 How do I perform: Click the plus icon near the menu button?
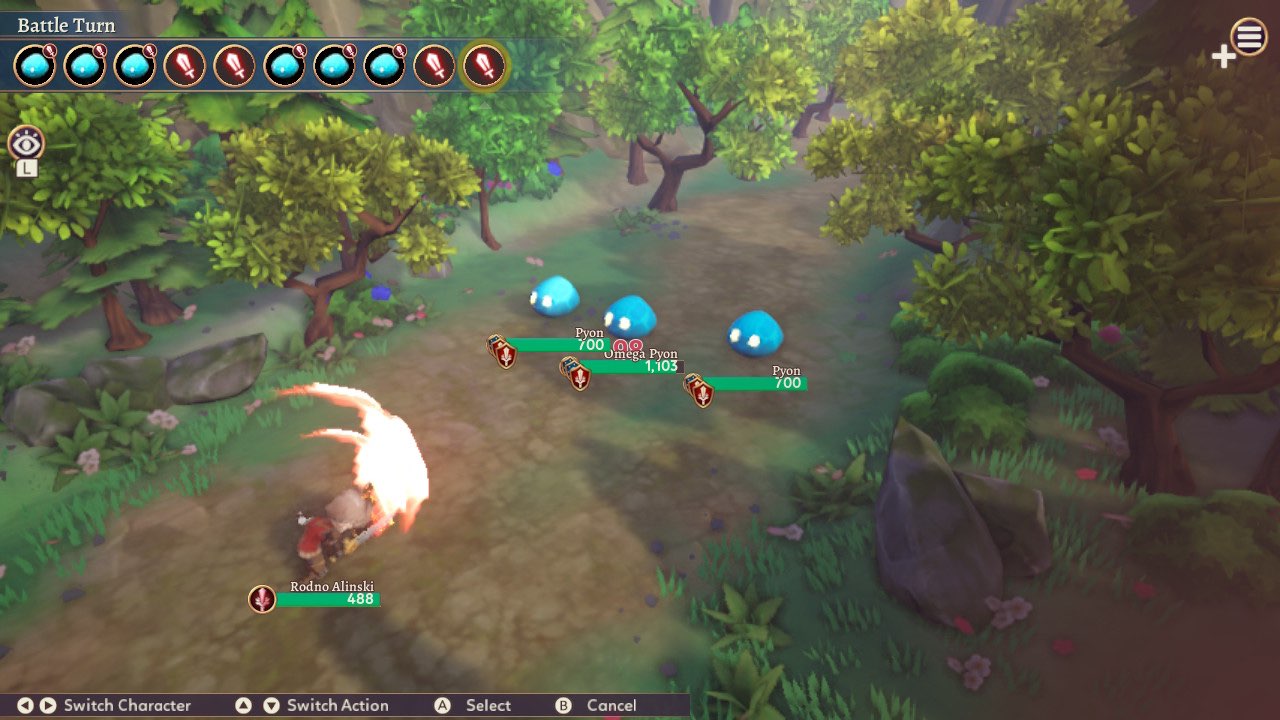[1222, 57]
